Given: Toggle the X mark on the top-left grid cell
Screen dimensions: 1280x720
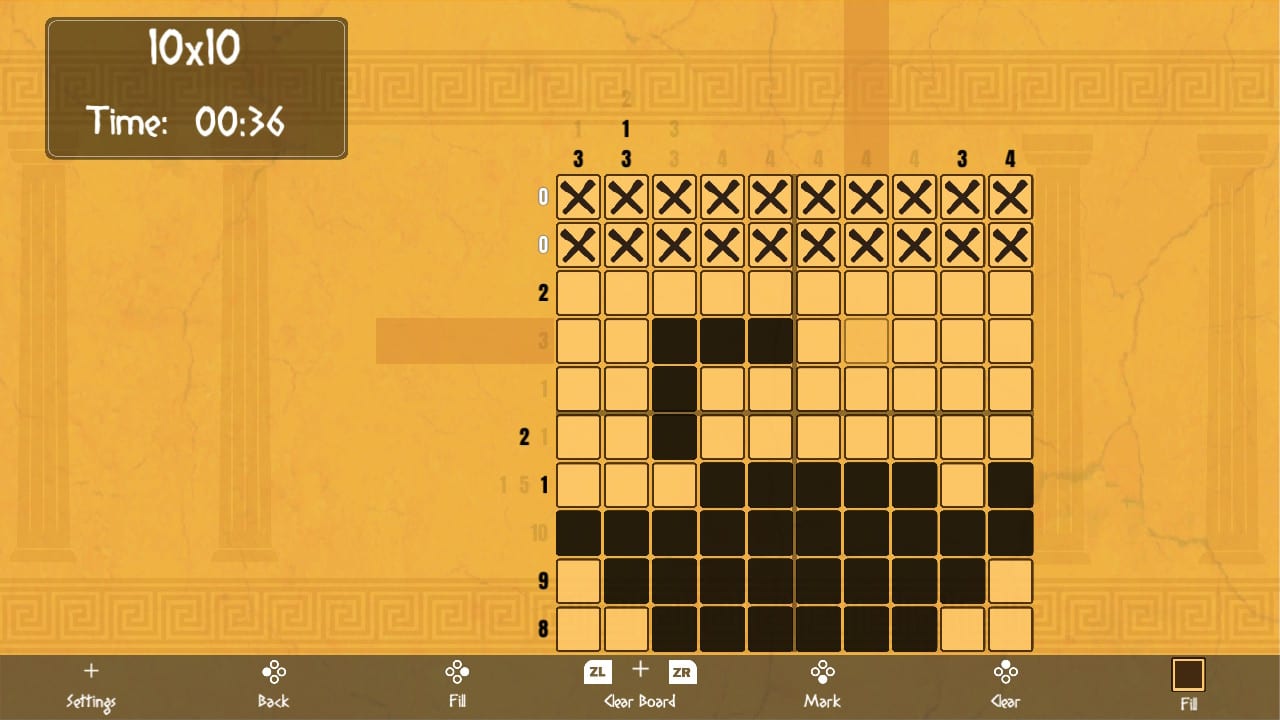Looking at the screenshot, I should [578, 197].
